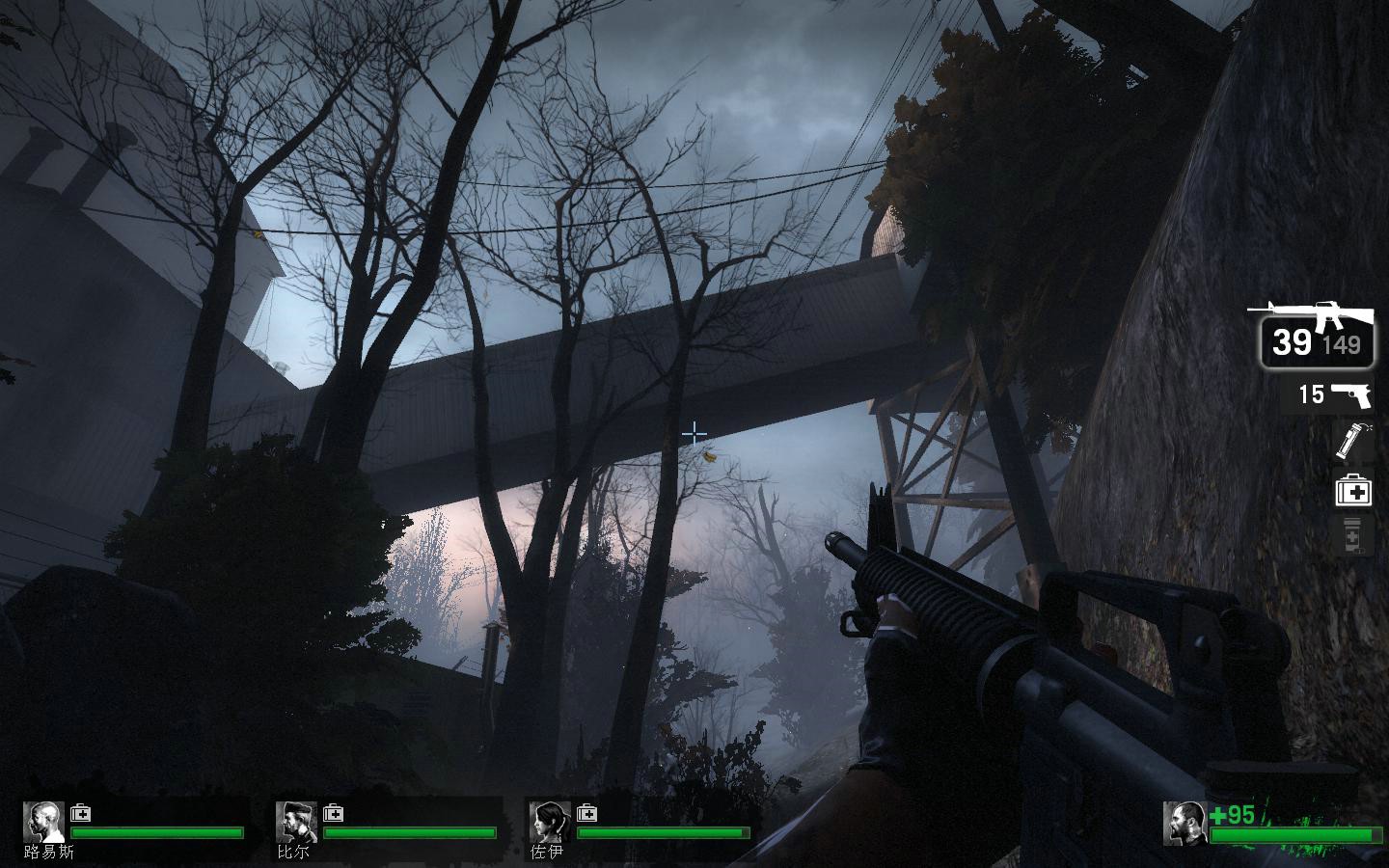The image size is (1389, 868).
Task: Click the medkit icon beside 比尔
Action: click(334, 812)
